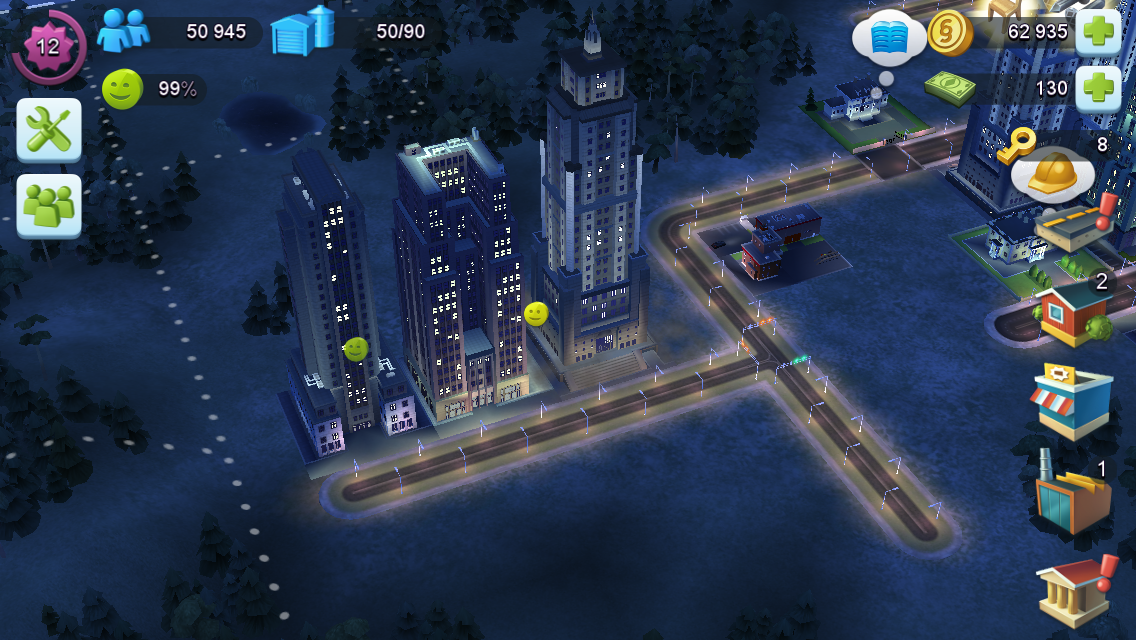This screenshot has width=1136, height=640.
Task: Open the hard hat upgrades icon
Action: coord(1050,173)
